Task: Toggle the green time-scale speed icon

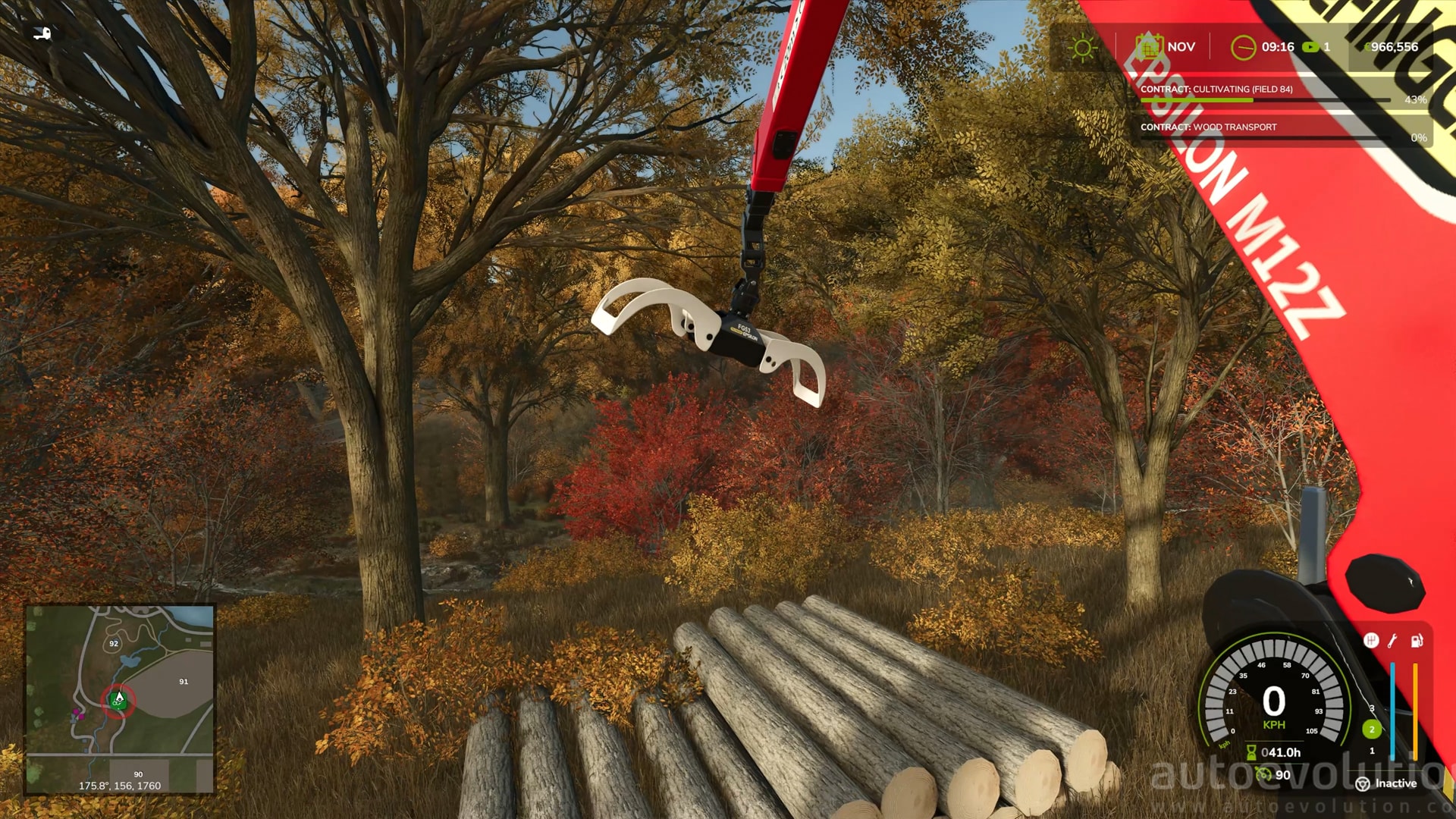Action: coord(1310,47)
